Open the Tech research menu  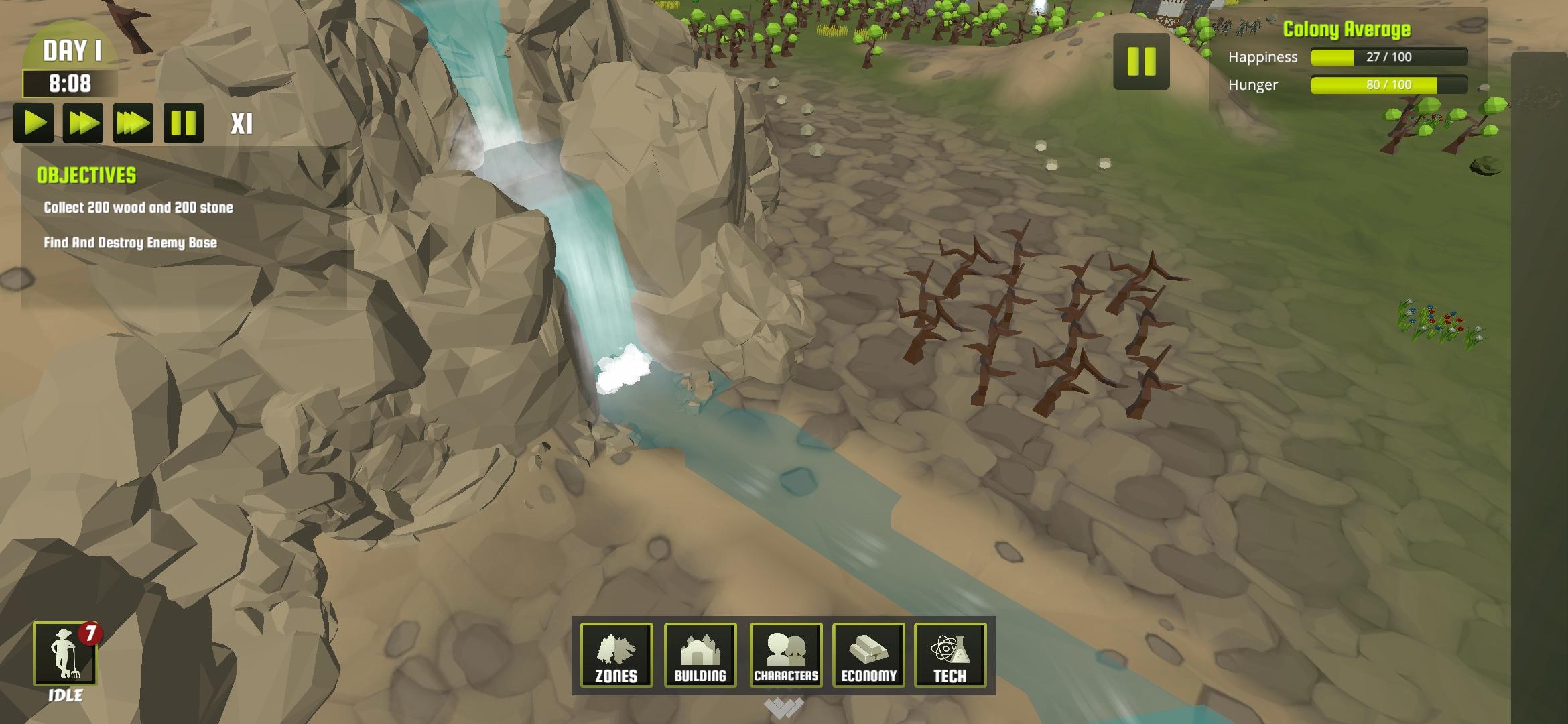951,656
